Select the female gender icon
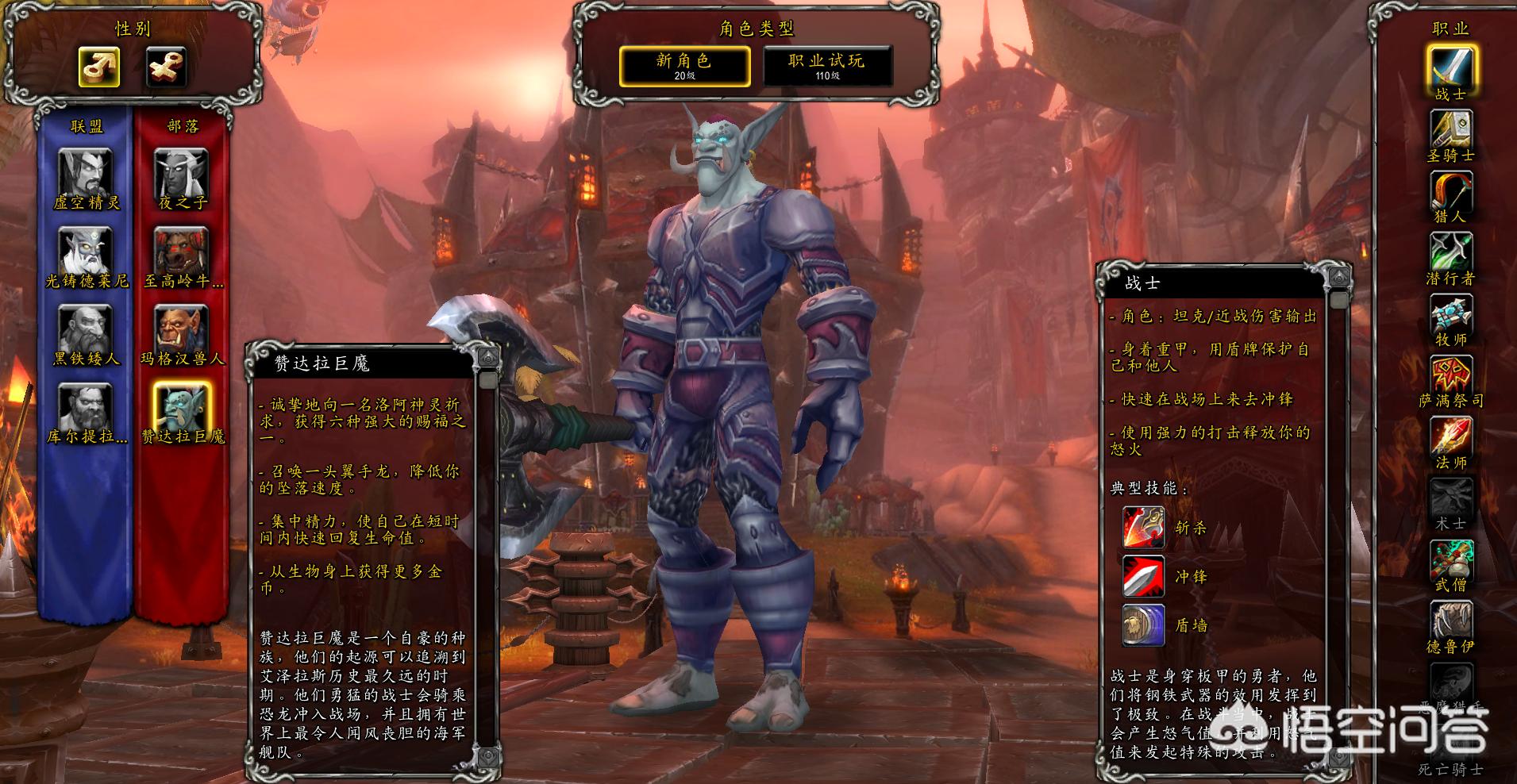The width and height of the screenshot is (1517, 784). tap(166, 67)
